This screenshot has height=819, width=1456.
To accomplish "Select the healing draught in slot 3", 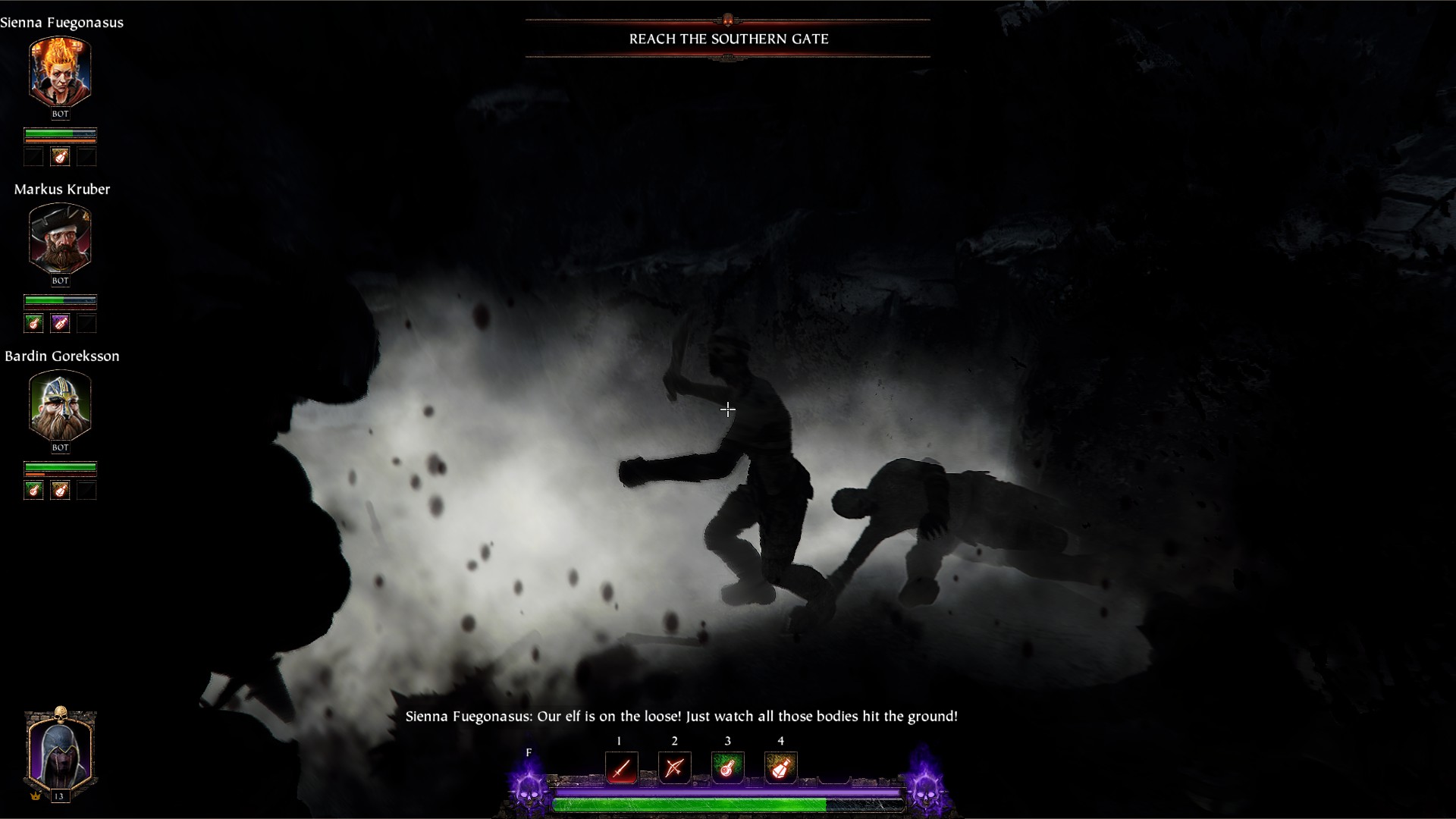I will pyautogui.click(x=727, y=768).
